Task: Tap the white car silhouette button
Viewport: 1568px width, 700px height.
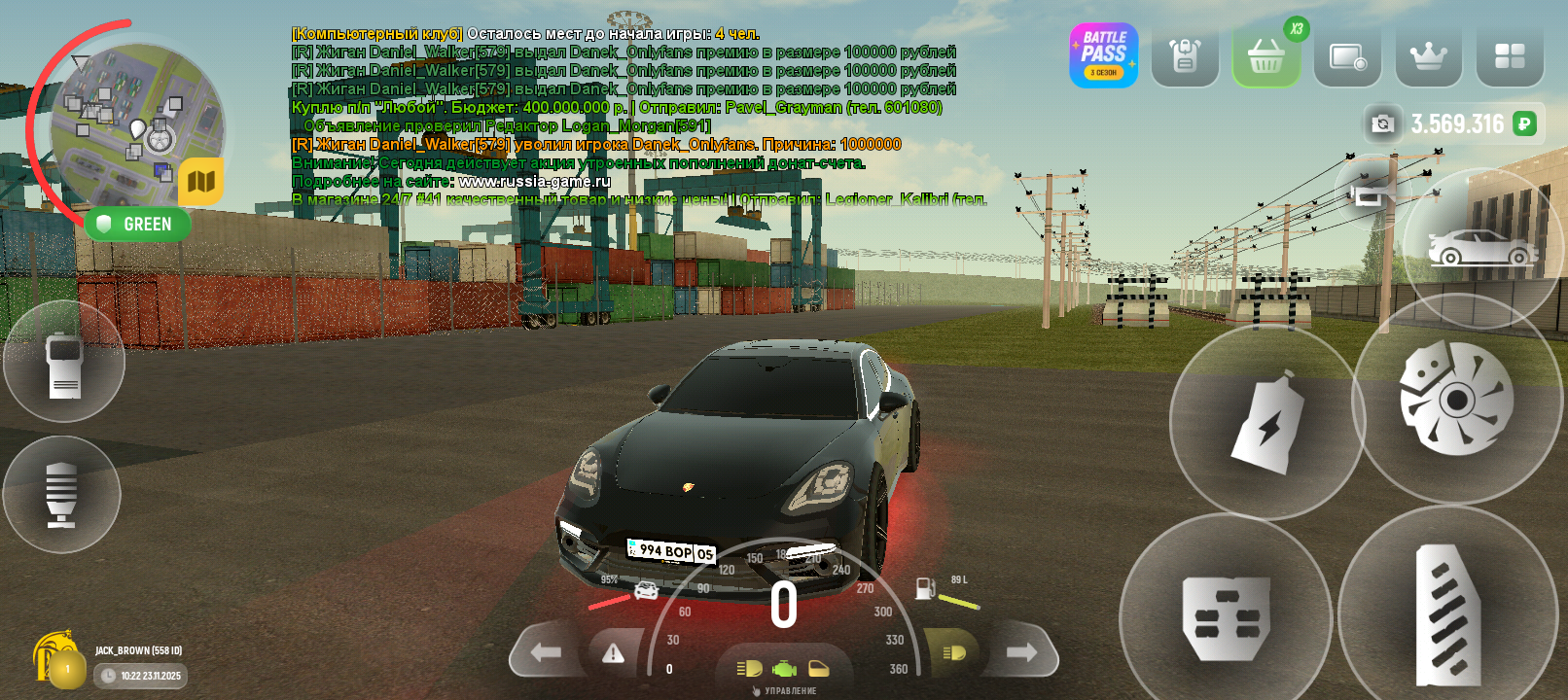Action: [x=1481, y=249]
